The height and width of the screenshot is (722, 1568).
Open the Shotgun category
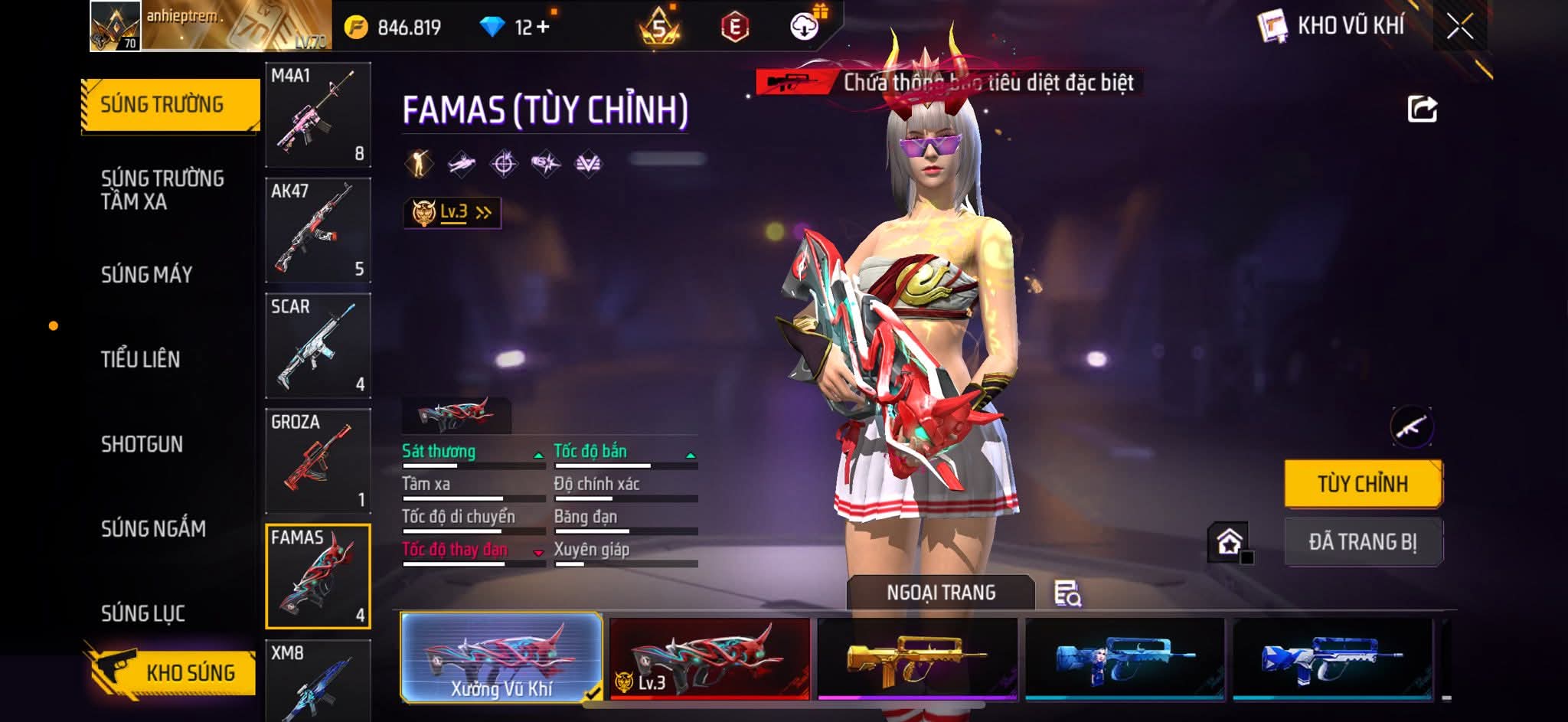pos(142,444)
